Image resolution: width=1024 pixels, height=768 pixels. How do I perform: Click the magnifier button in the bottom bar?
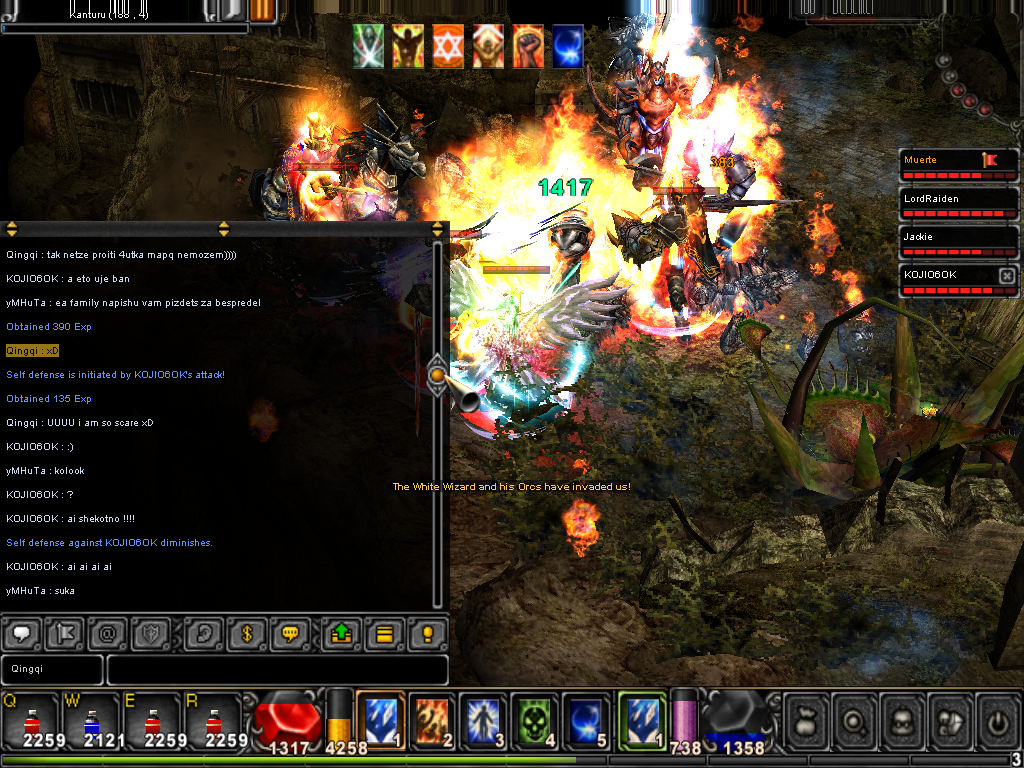coord(855,720)
